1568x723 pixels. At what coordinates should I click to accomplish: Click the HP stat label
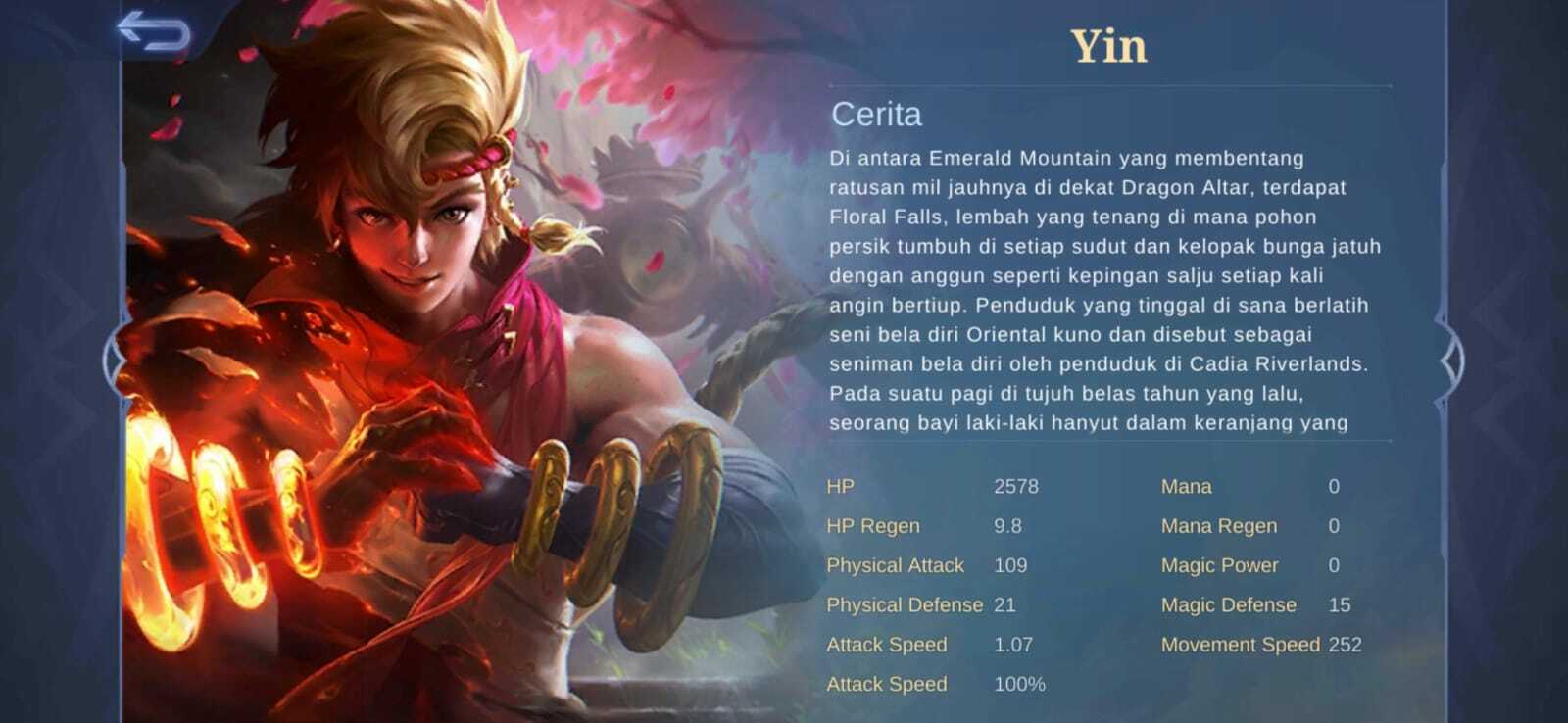(x=840, y=487)
